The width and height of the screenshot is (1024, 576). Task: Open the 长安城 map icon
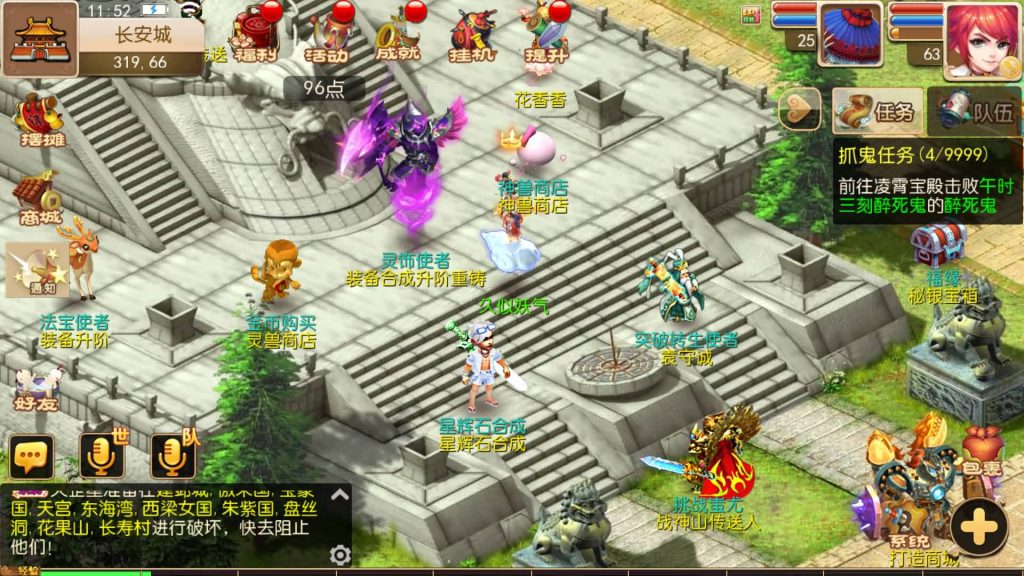pyautogui.click(x=39, y=40)
